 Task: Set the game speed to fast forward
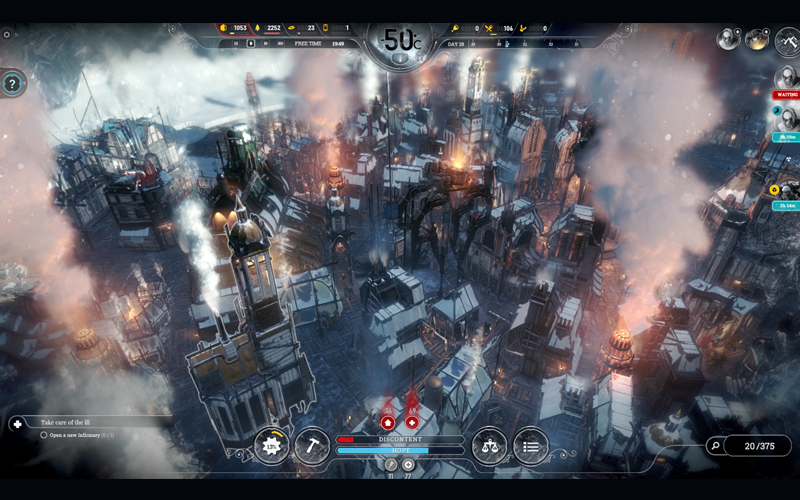point(264,44)
